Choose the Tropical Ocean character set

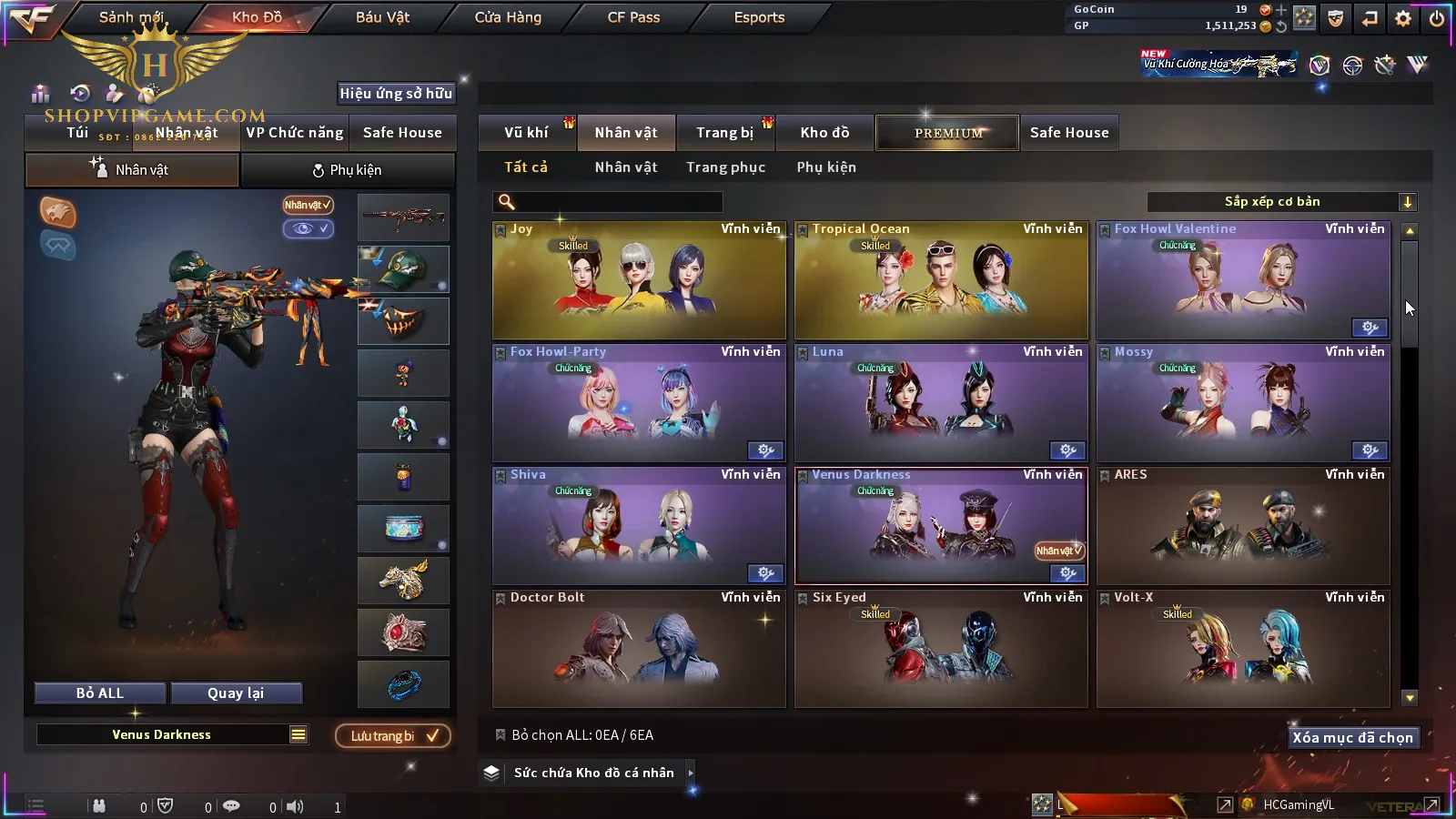point(941,280)
